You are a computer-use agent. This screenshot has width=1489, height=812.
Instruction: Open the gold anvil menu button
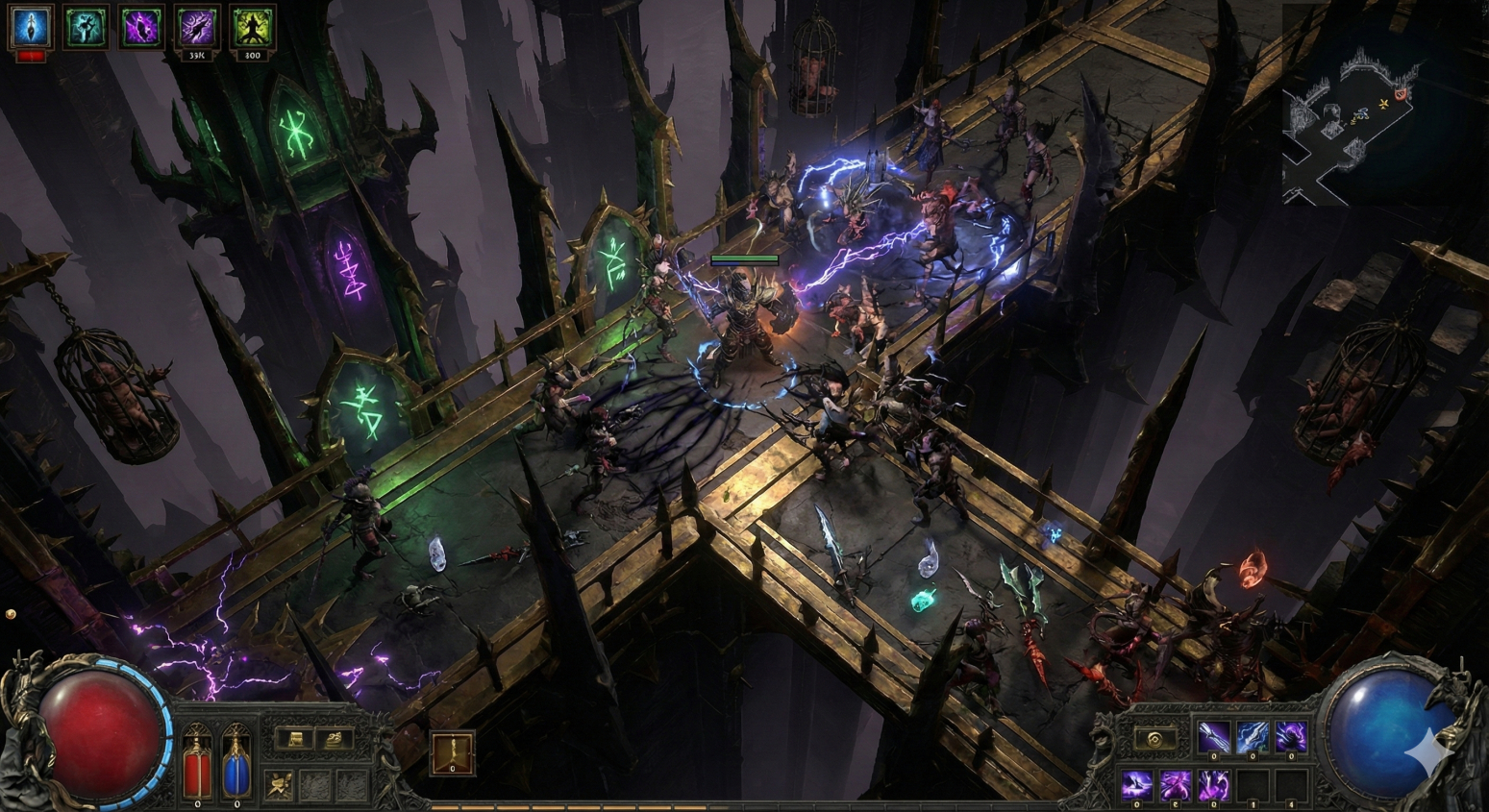click(x=335, y=739)
